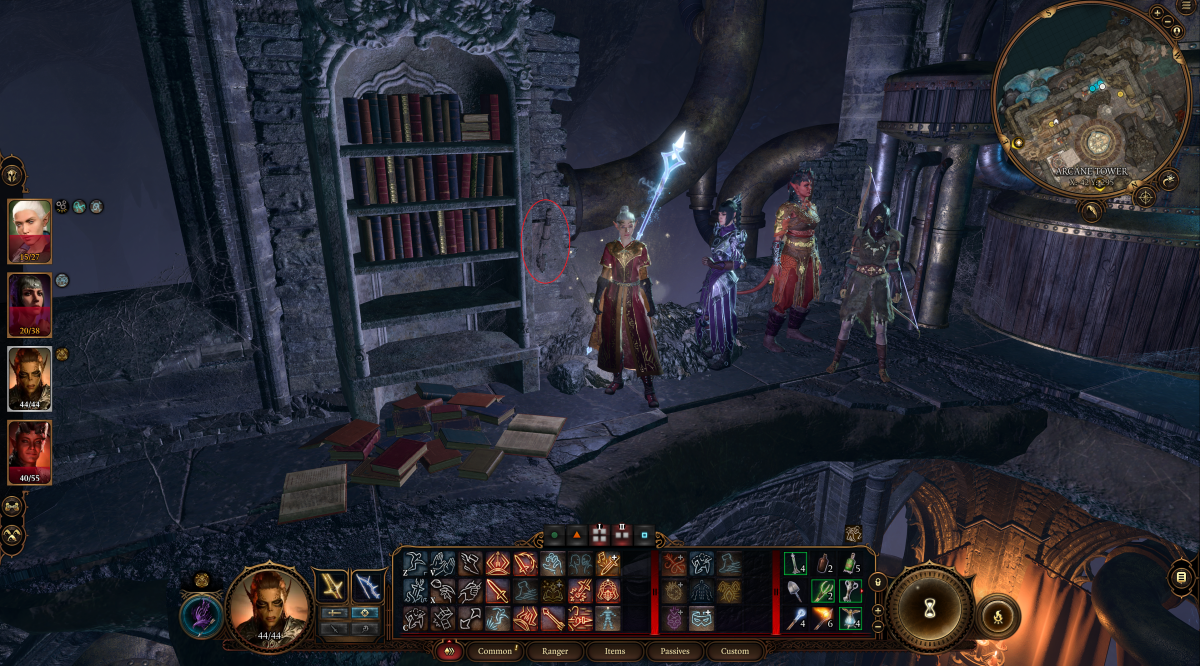Show the Items hotbar tab
The image size is (1200, 666).
click(615, 651)
